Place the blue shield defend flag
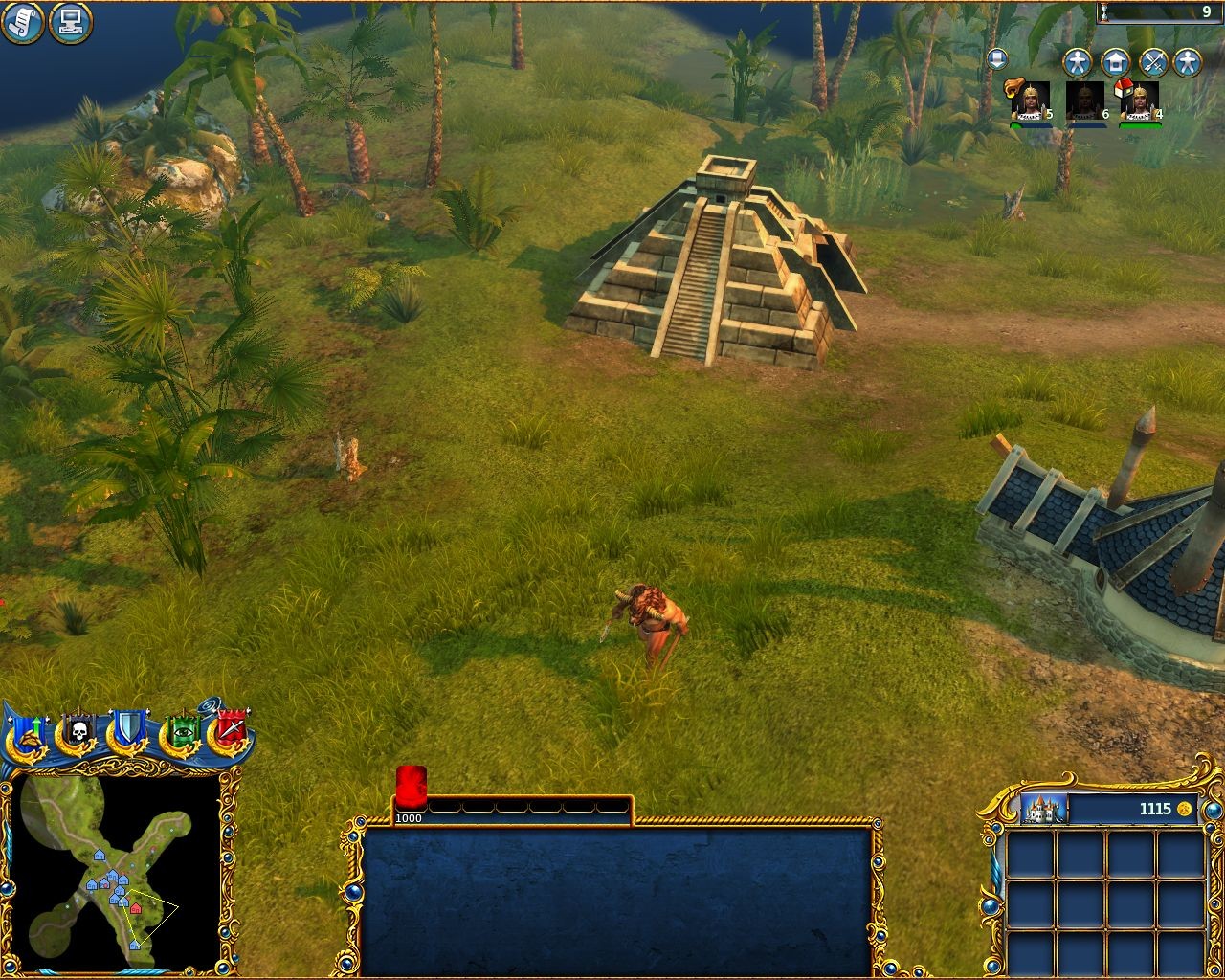The width and height of the screenshot is (1225, 980). click(x=126, y=732)
